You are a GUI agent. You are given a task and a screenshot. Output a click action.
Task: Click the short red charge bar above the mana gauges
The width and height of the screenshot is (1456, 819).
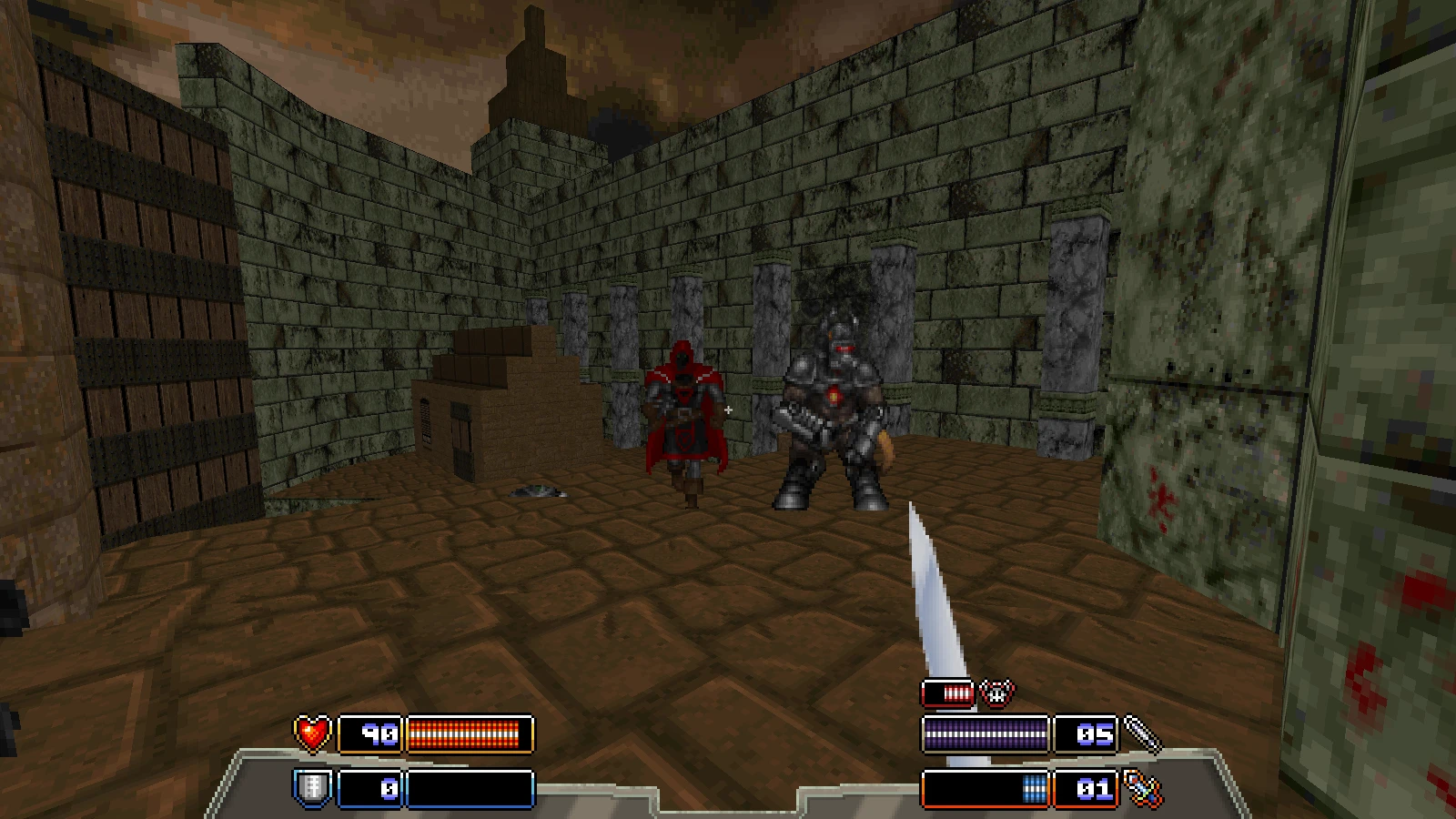[x=949, y=693]
